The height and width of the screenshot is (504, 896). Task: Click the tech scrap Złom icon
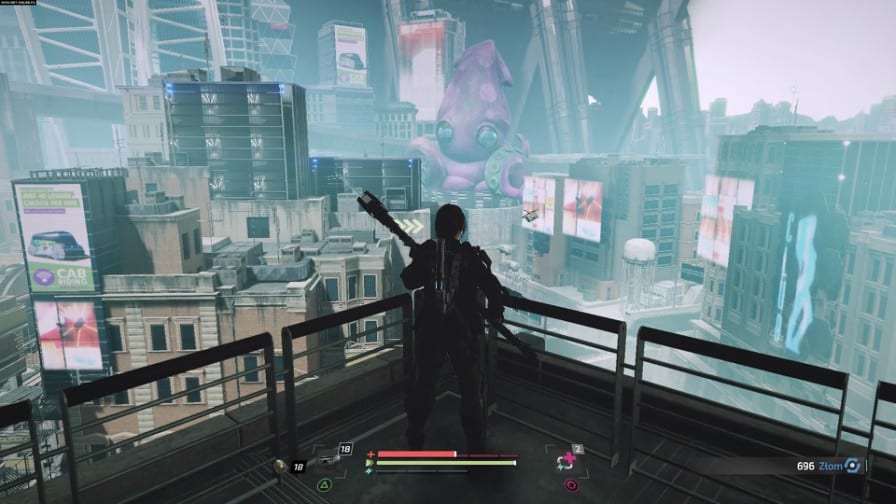852,465
